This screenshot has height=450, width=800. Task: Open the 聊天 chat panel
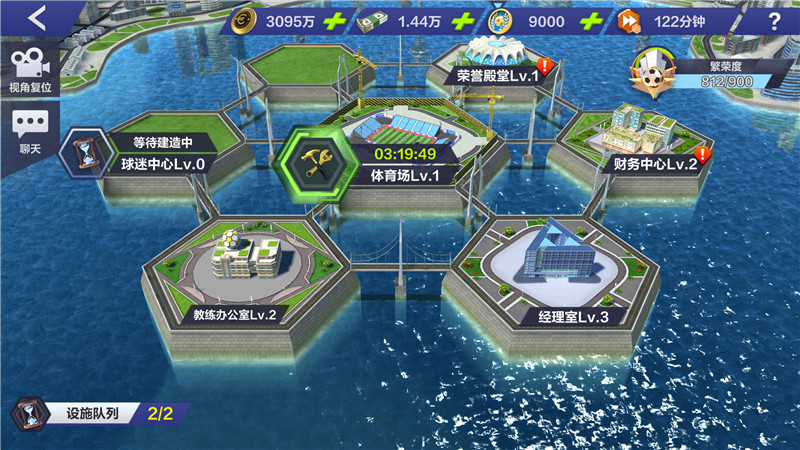coord(30,132)
